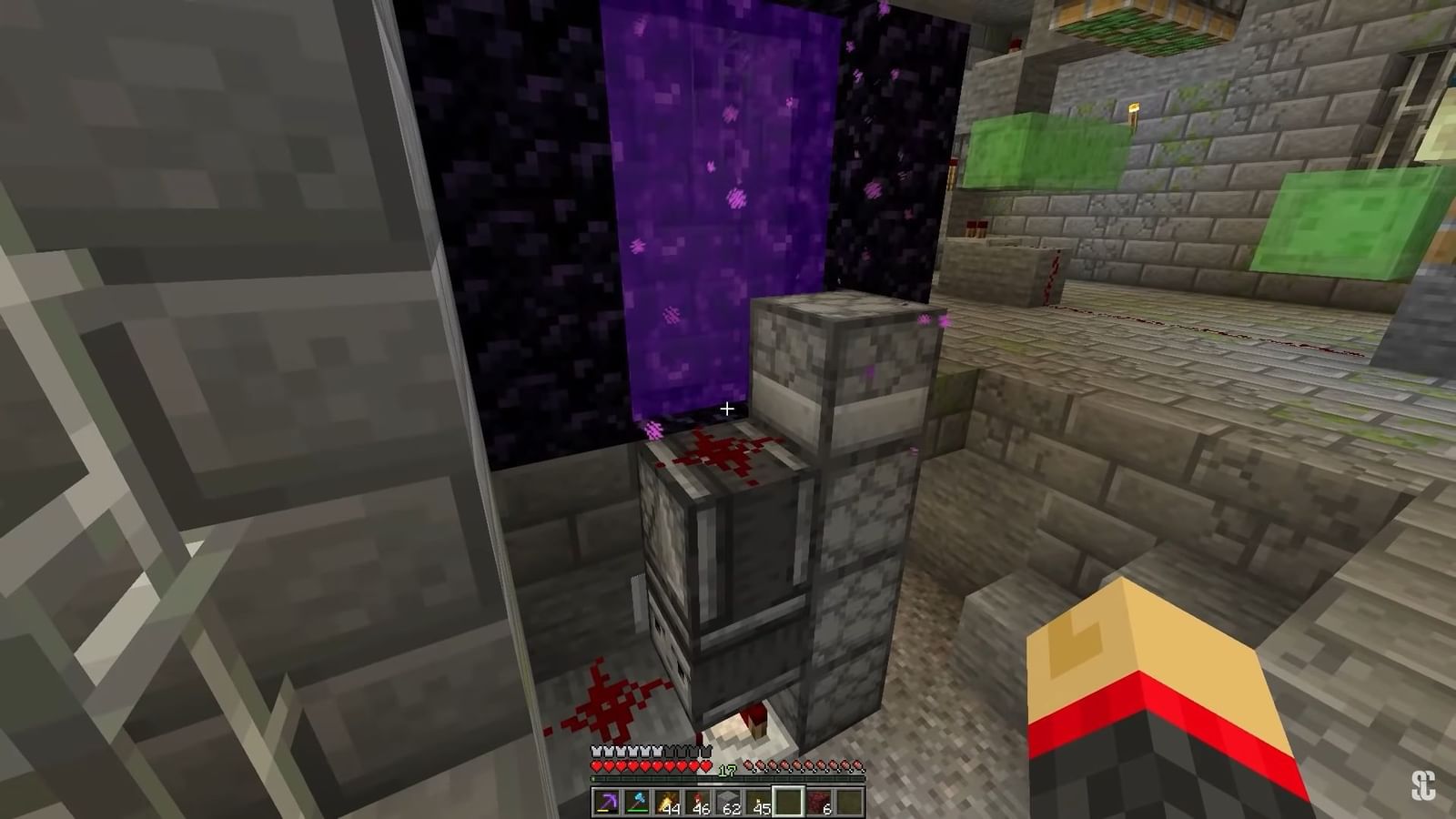Pick the stack of 44 glowstone in the hotbar
The height and width of the screenshot is (819, 1456).
tap(668, 801)
